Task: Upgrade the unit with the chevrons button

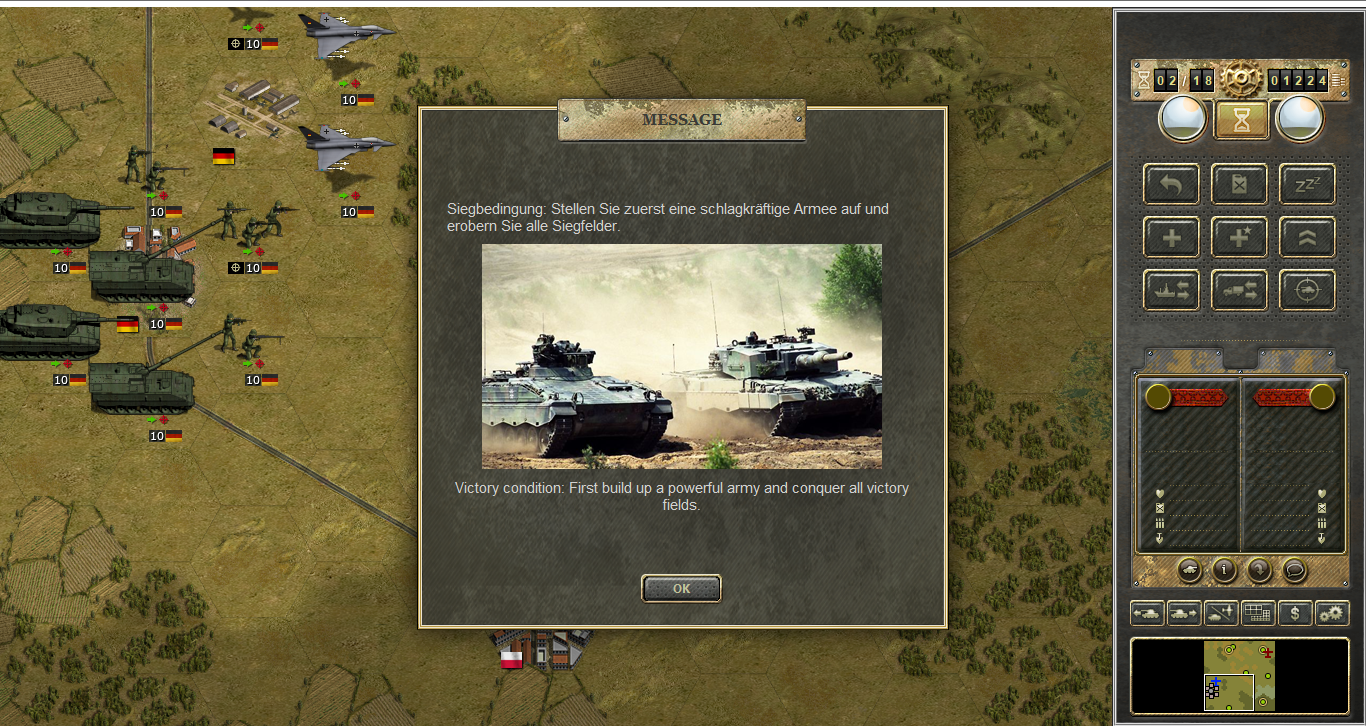Action: click(x=1307, y=238)
